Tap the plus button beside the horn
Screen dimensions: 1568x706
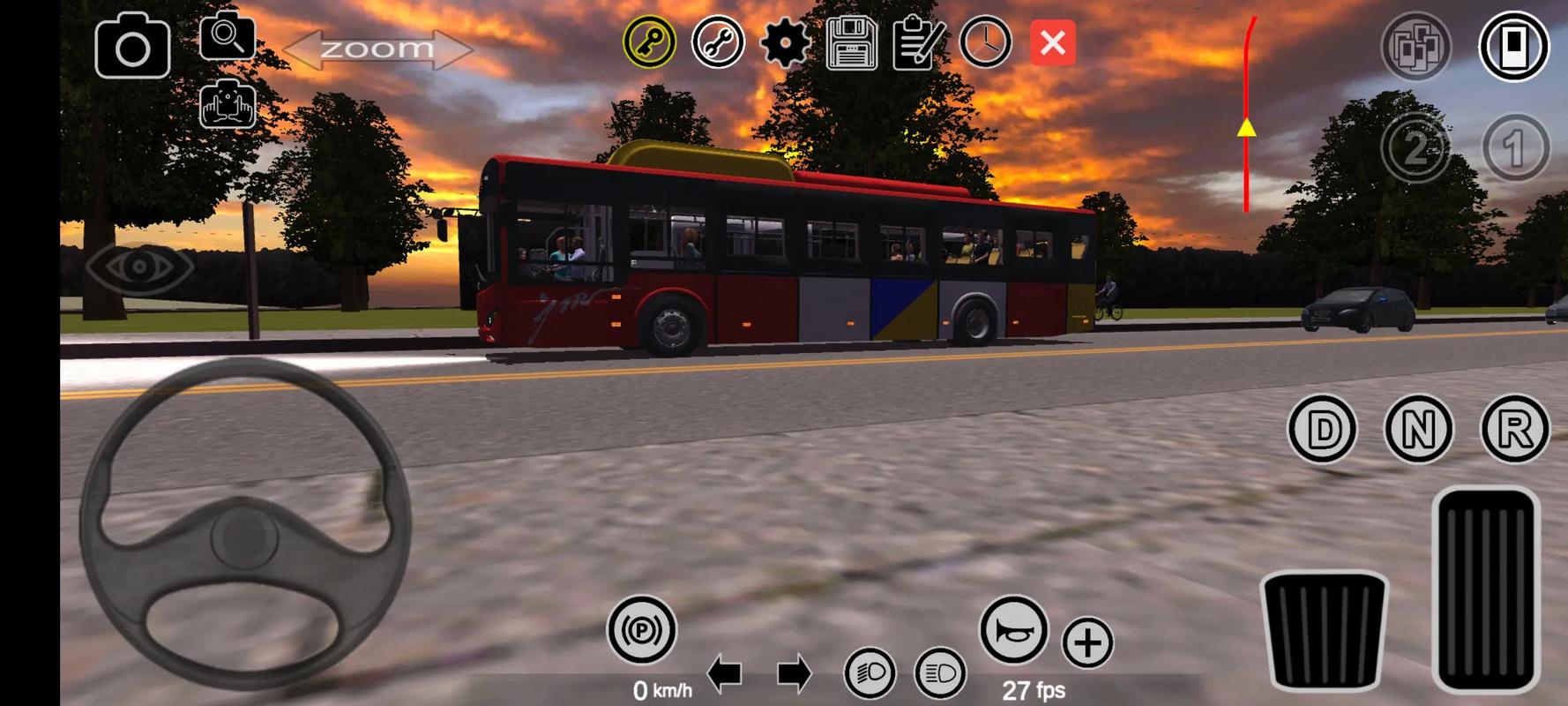pyautogui.click(x=1087, y=642)
